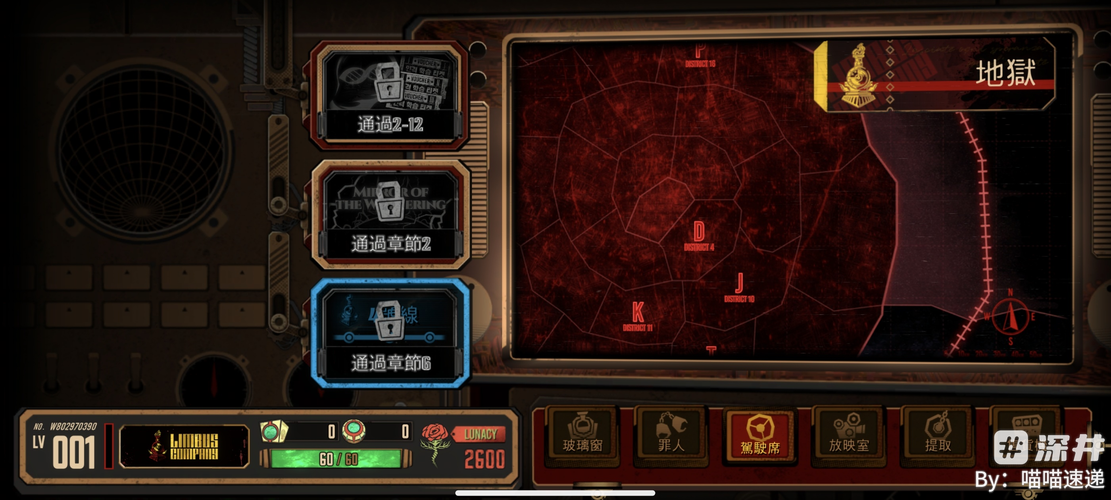Pick District 10 (J) on the map
1111x500 pixels.
pos(739,287)
